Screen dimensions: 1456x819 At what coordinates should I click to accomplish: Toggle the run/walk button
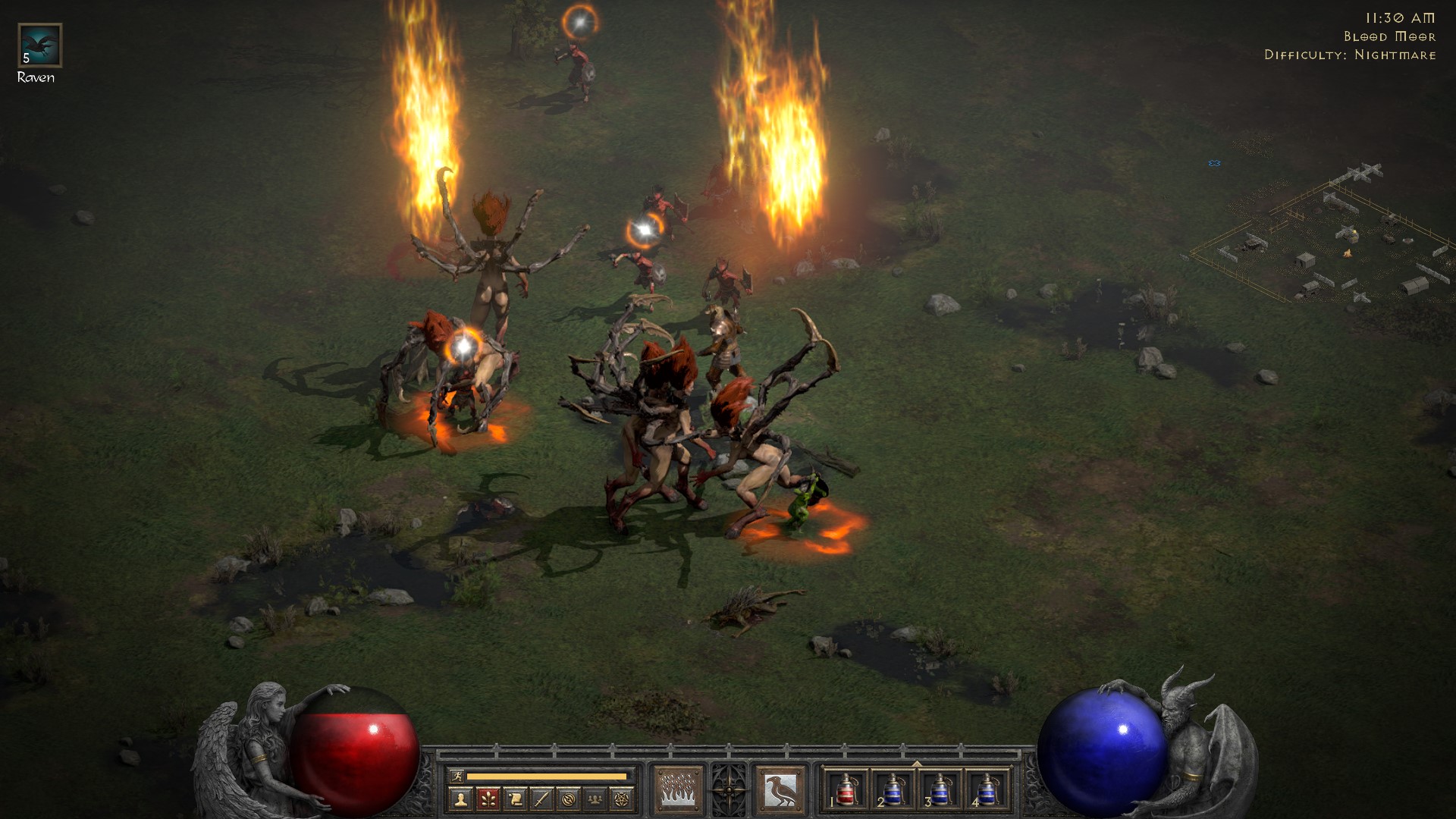pos(457,777)
